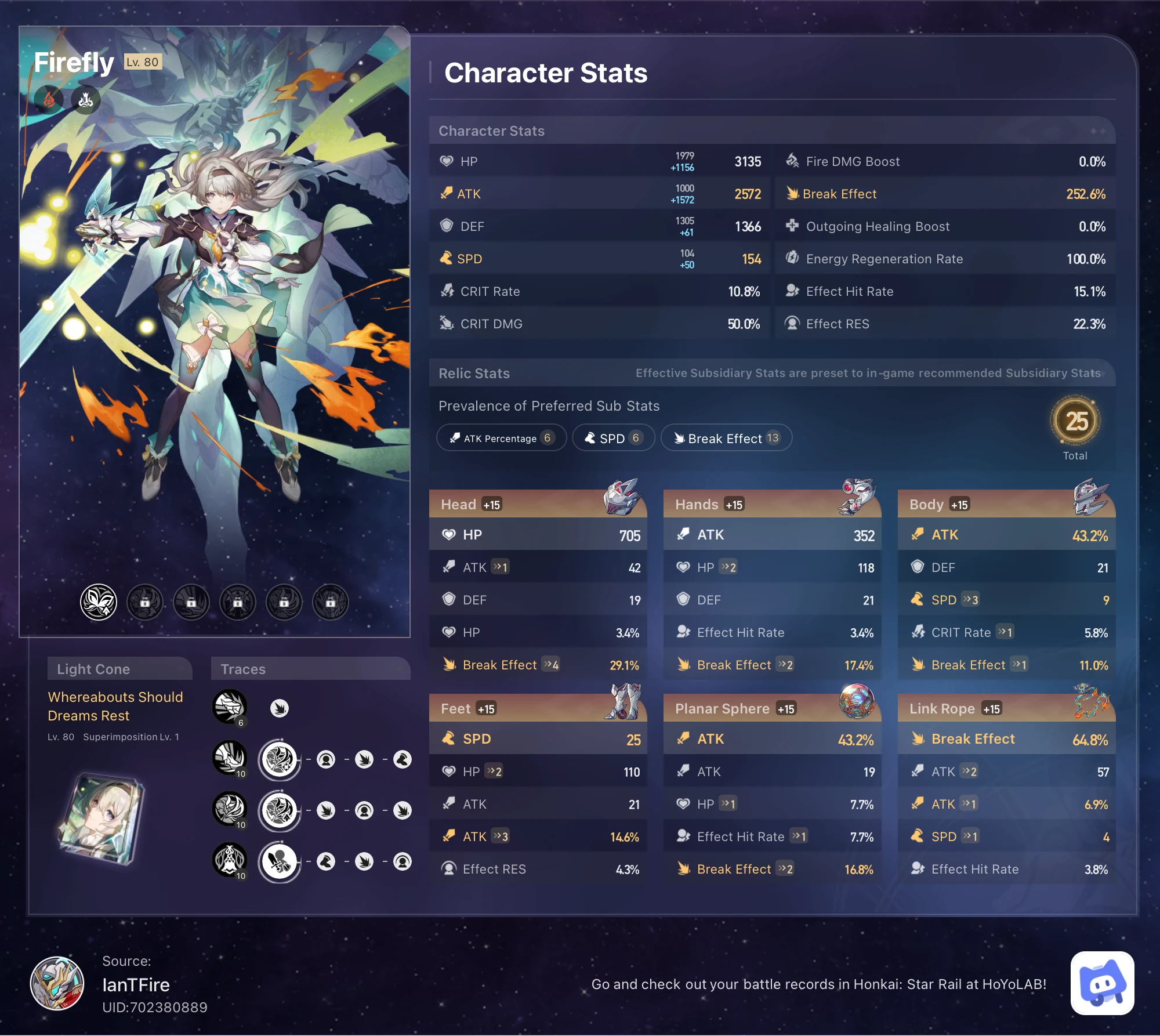Open battle records at HoYoLAB link
This screenshot has width=1160, height=1036.
pos(819,984)
